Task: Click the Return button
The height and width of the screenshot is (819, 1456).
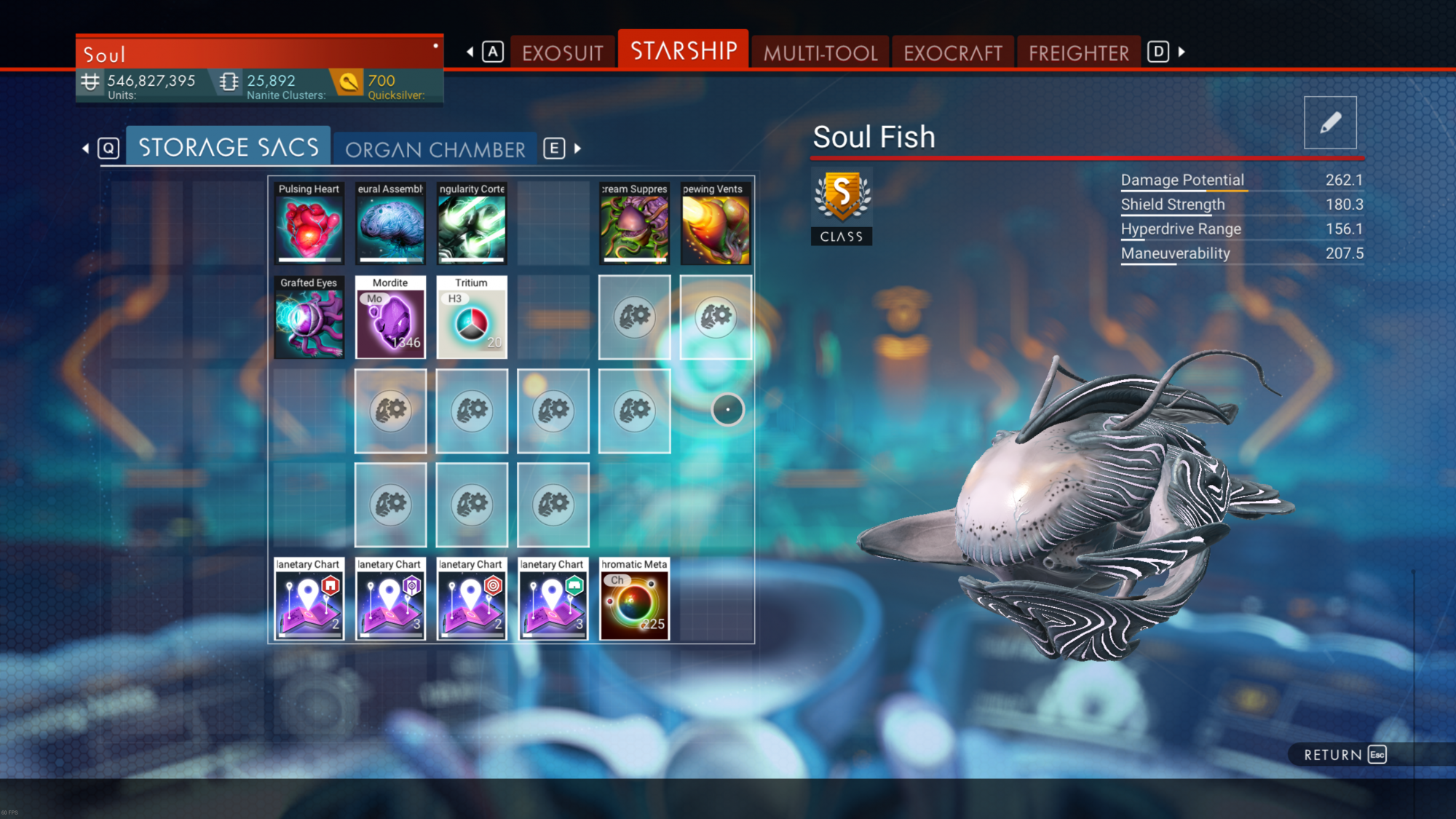Action: tap(1344, 754)
